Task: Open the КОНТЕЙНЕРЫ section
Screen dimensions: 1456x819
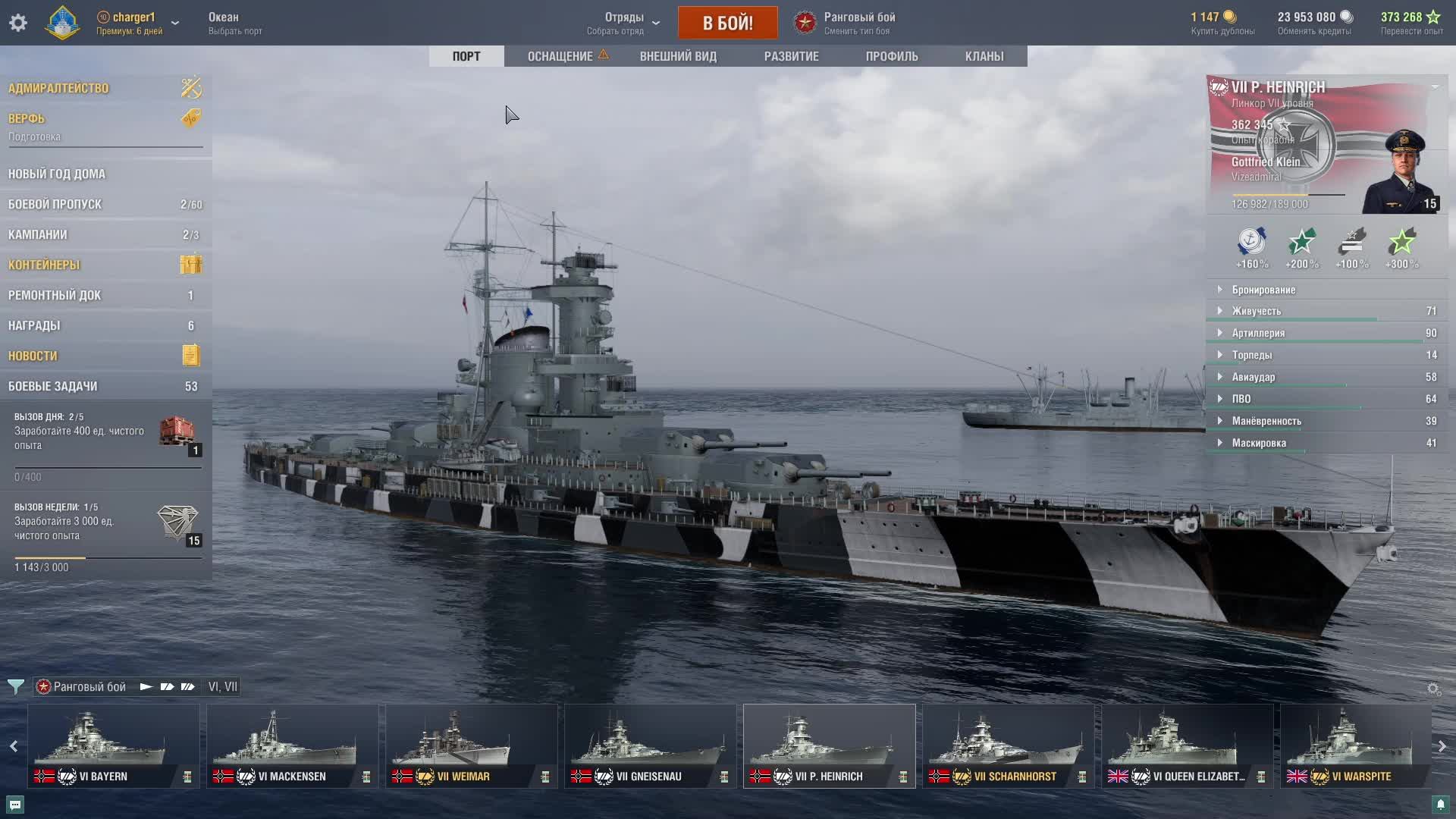Action: pyautogui.click(x=44, y=265)
